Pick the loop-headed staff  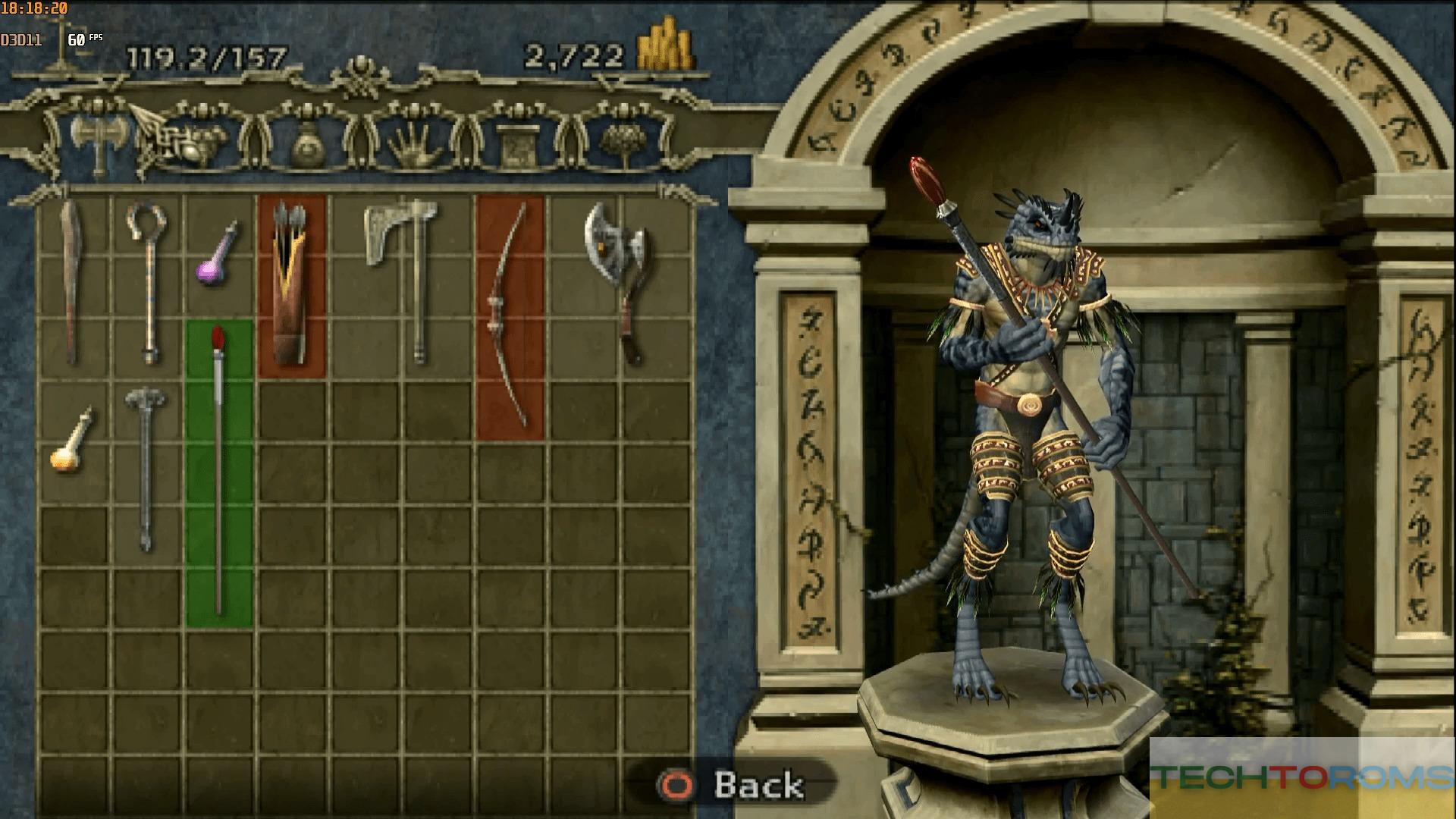147,281
